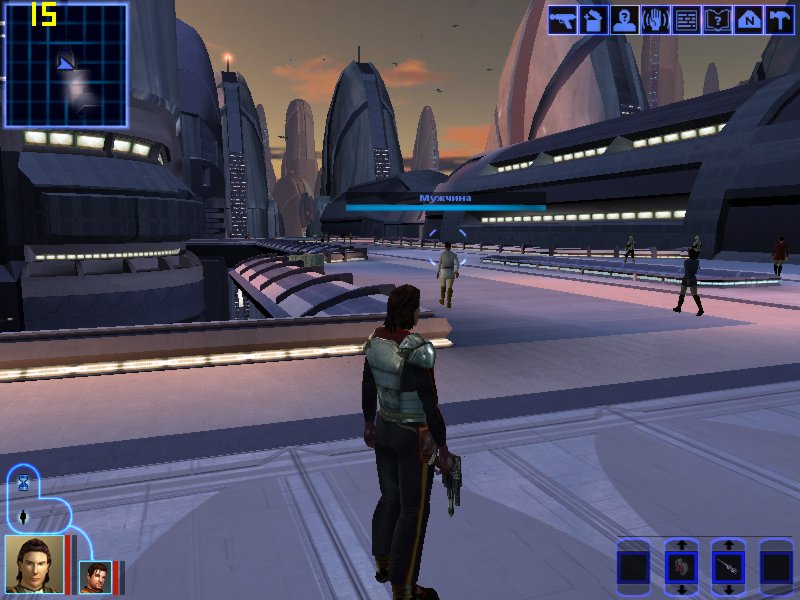The height and width of the screenshot is (600, 800).
Task: Click the minimap
Action: coord(66,65)
